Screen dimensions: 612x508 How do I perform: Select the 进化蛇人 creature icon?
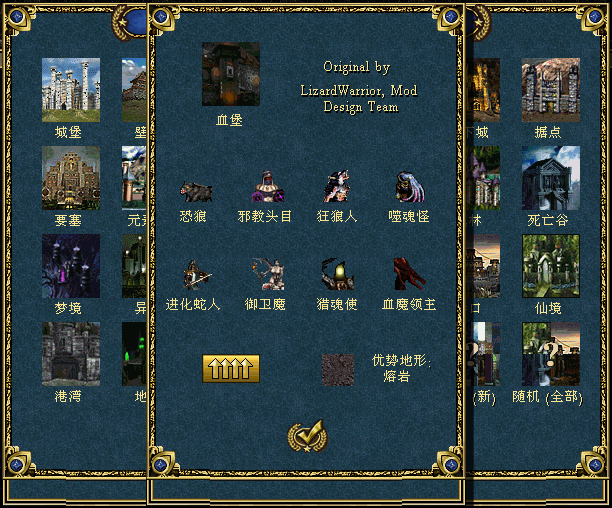tap(195, 275)
